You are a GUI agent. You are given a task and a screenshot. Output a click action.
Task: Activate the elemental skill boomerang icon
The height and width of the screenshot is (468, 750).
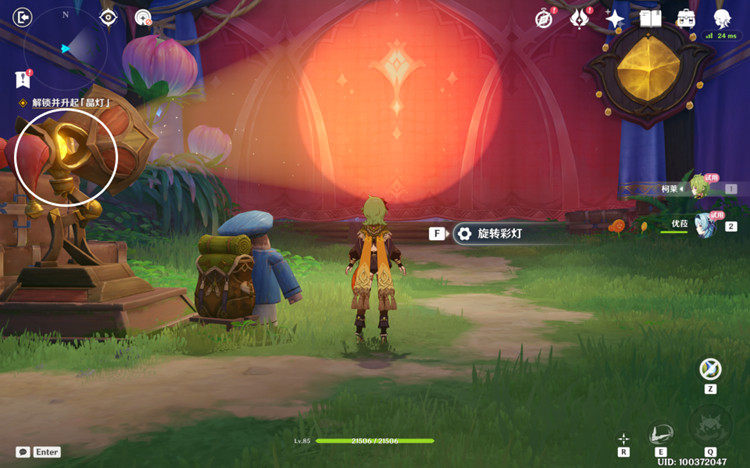tap(661, 434)
